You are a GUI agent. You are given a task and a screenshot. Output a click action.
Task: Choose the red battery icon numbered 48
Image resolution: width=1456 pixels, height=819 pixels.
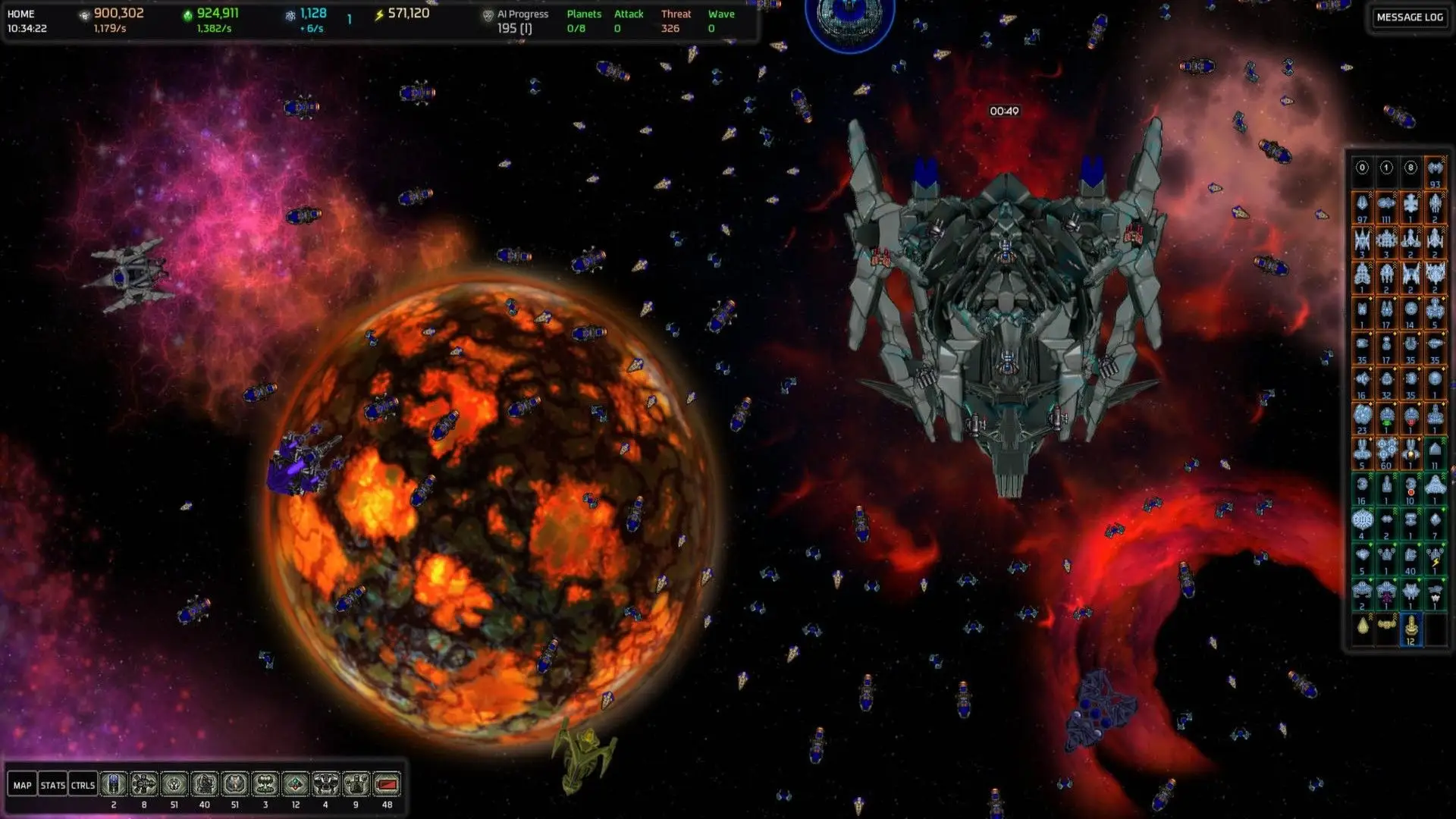(387, 784)
